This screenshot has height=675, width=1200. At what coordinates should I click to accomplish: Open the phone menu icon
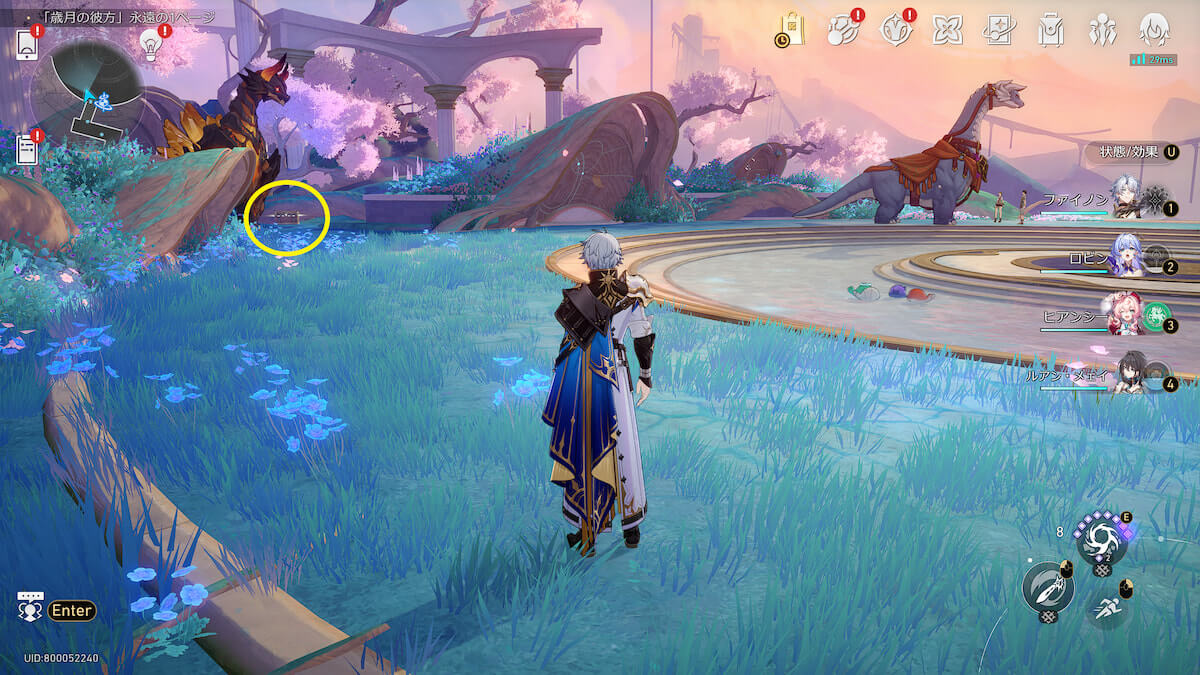(x=28, y=44)
